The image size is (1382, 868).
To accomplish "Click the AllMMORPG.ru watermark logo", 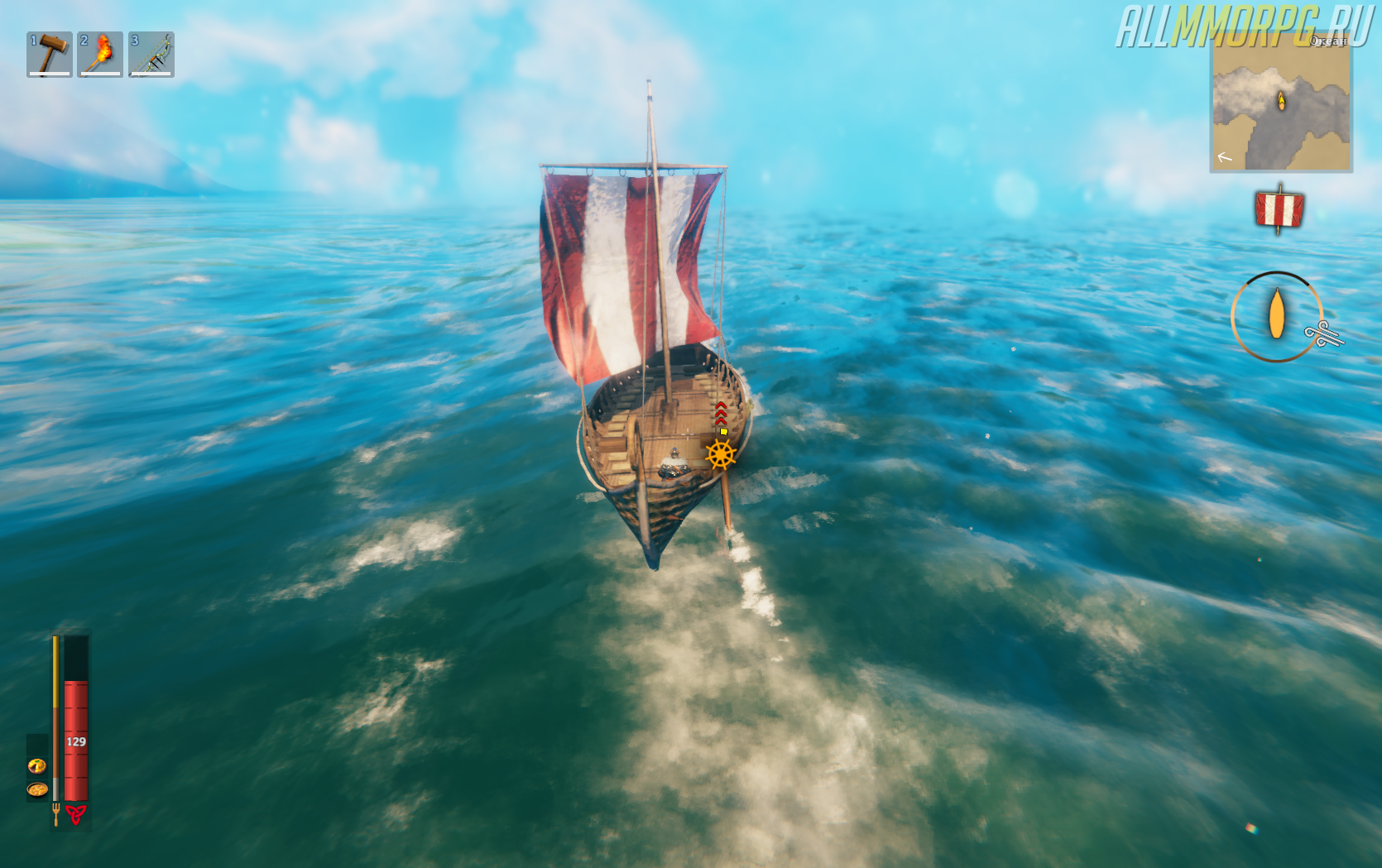I will coord(1241,25).
